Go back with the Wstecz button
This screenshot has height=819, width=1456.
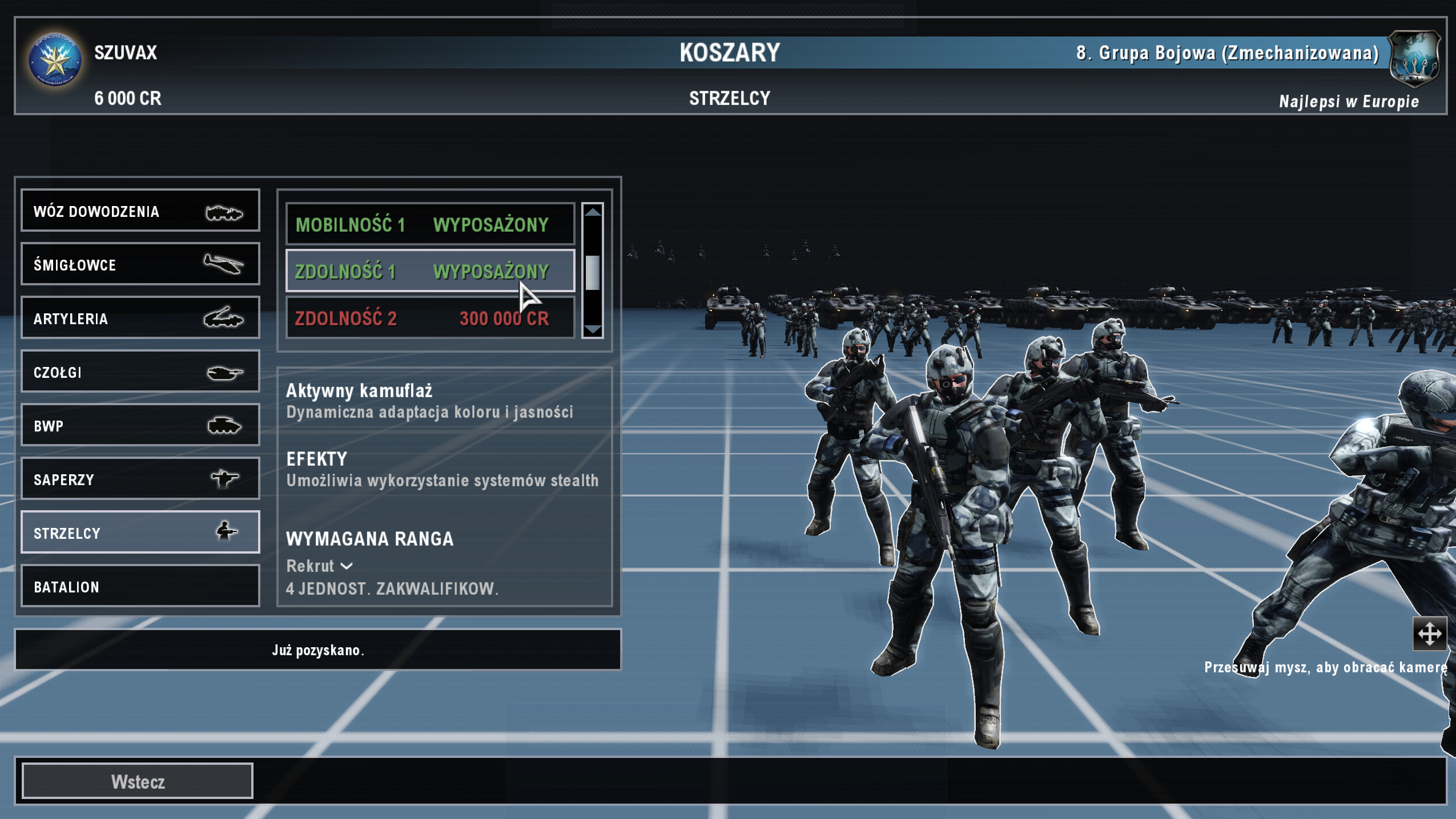138,781
